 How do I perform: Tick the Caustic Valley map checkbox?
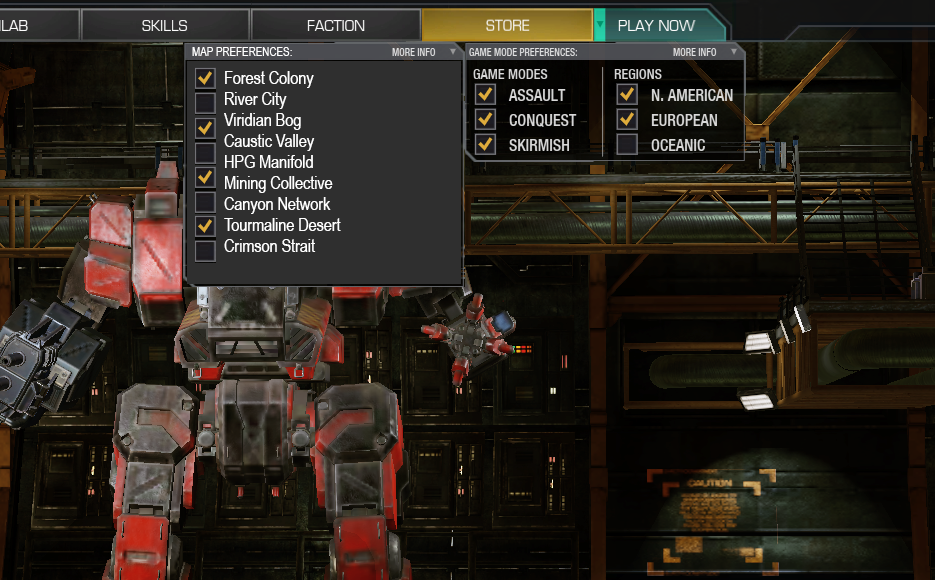[x=205, y=141]
